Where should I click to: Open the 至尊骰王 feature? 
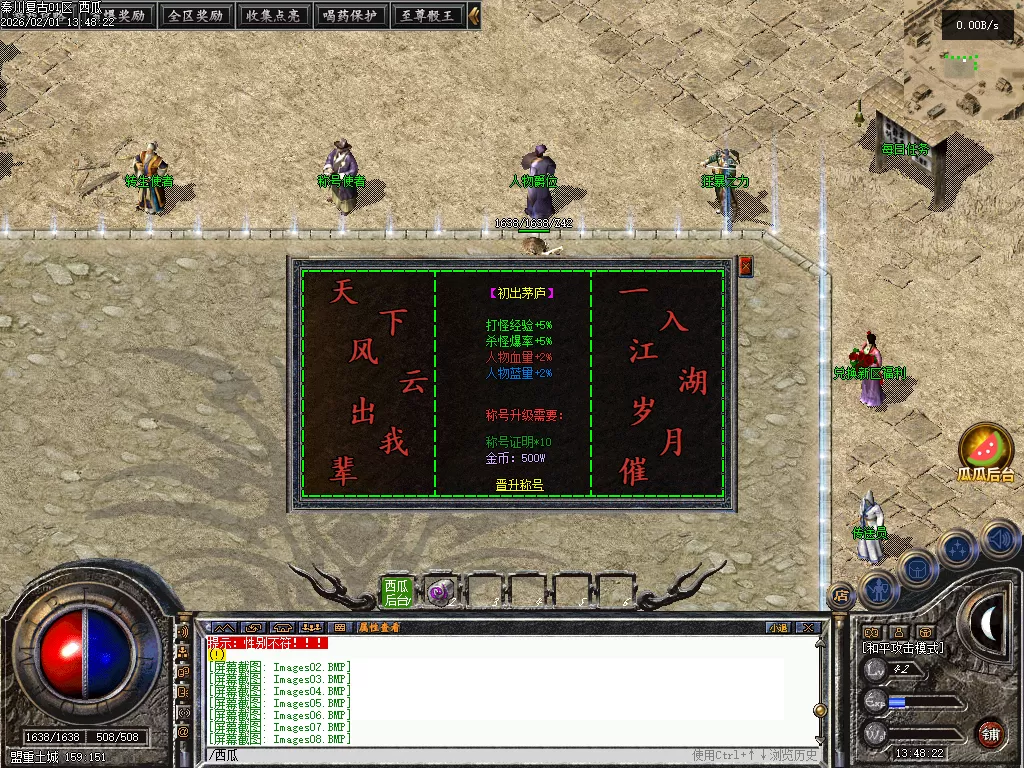tap(427, 15)
